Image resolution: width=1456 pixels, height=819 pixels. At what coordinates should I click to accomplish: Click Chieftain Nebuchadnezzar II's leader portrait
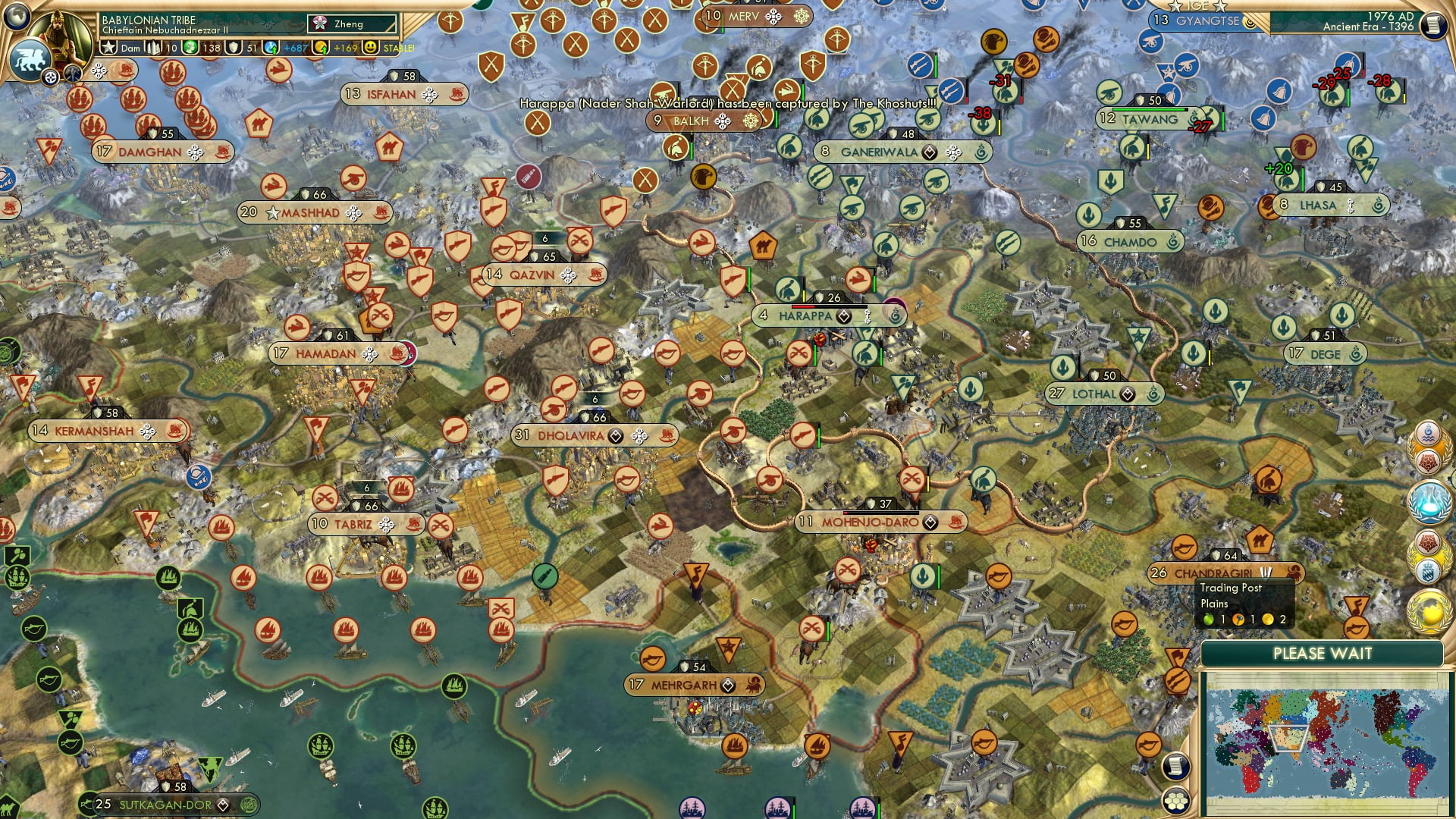point(59,34)
